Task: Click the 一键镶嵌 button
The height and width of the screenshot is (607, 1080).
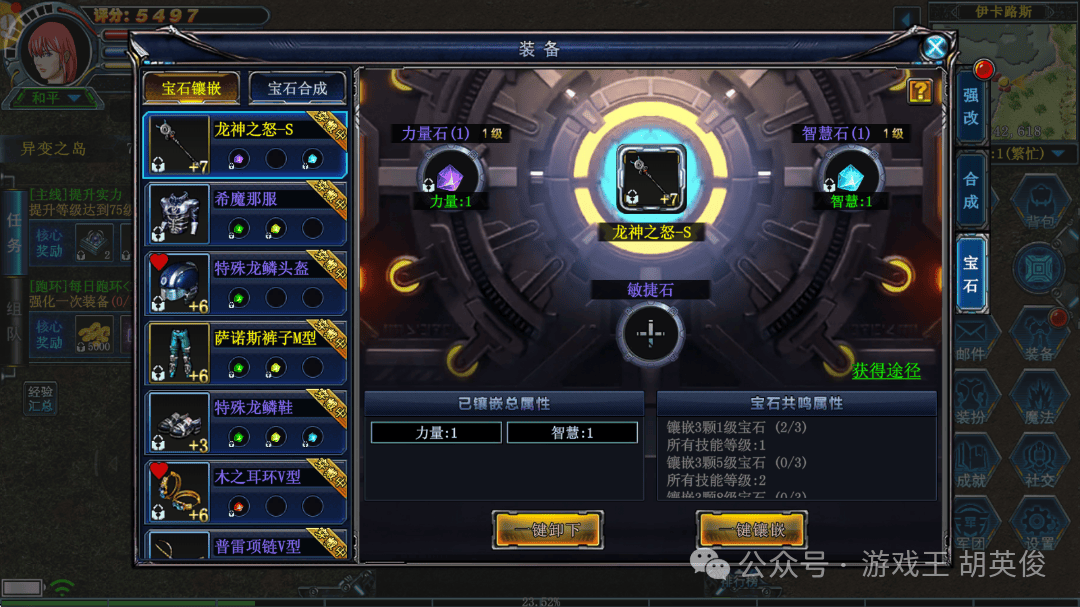Action: tap(751, 530)
